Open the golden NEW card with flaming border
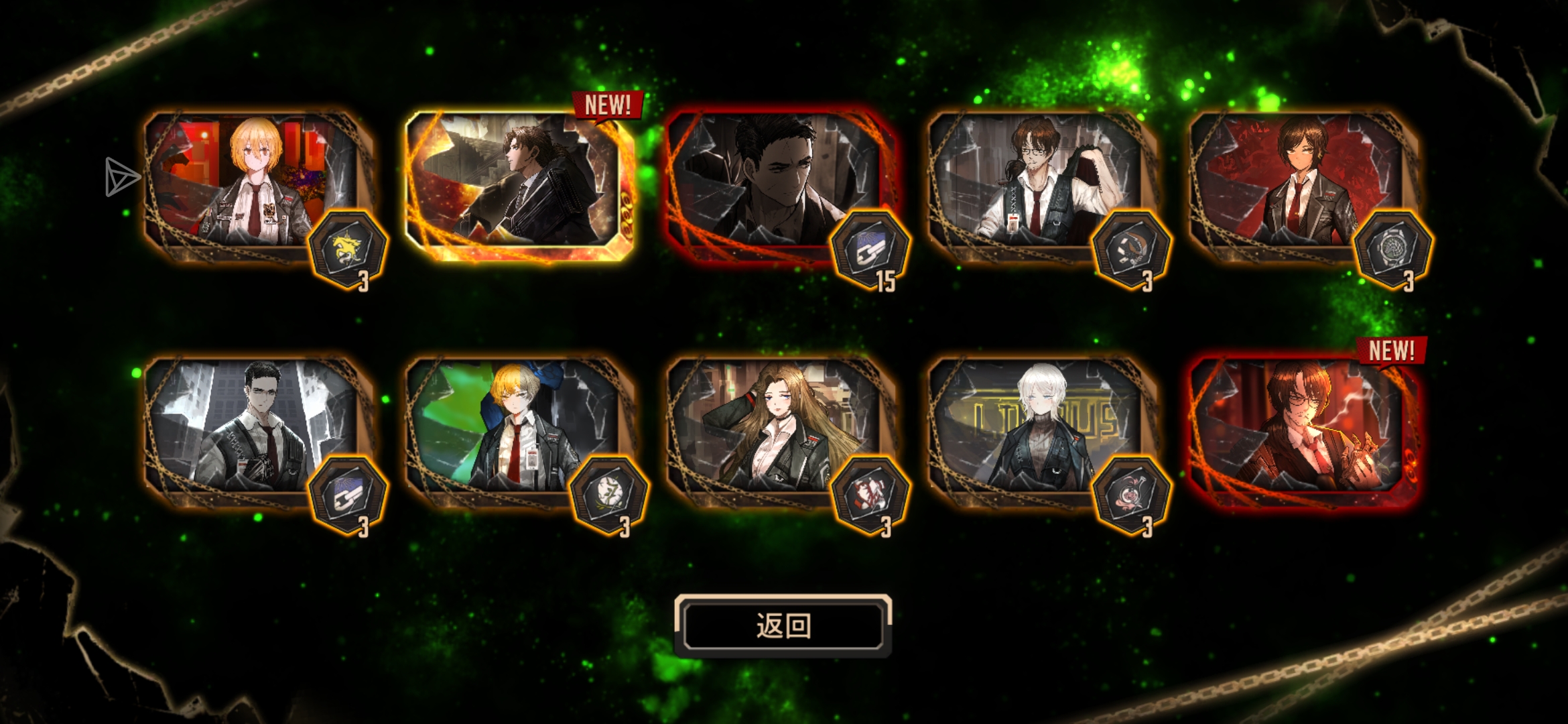 (x=519, y=185)
